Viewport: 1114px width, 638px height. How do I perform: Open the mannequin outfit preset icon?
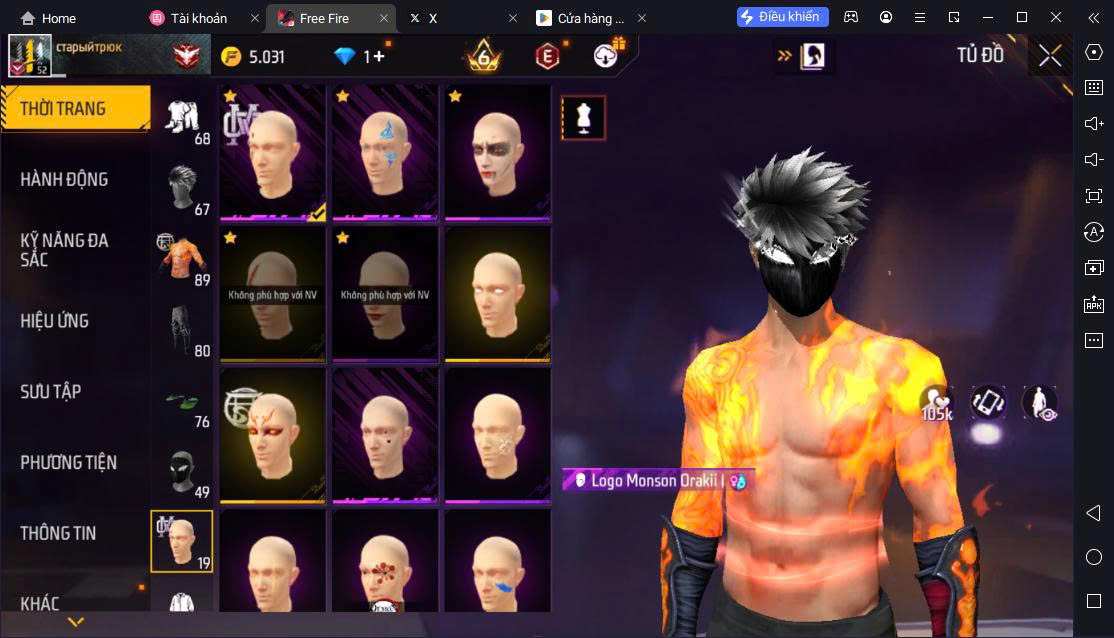tap(583, 118)
